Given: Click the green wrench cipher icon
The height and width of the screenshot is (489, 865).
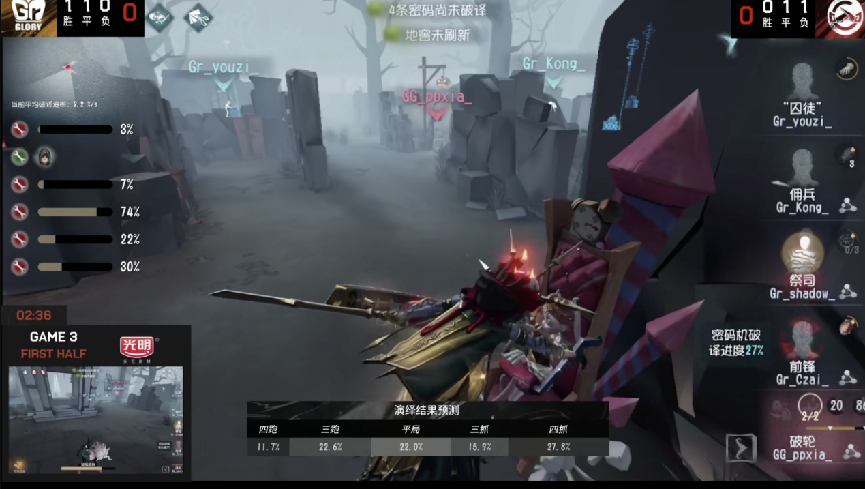Looking at the screenshot, I should pyautogui.click(x=19, y=157).
